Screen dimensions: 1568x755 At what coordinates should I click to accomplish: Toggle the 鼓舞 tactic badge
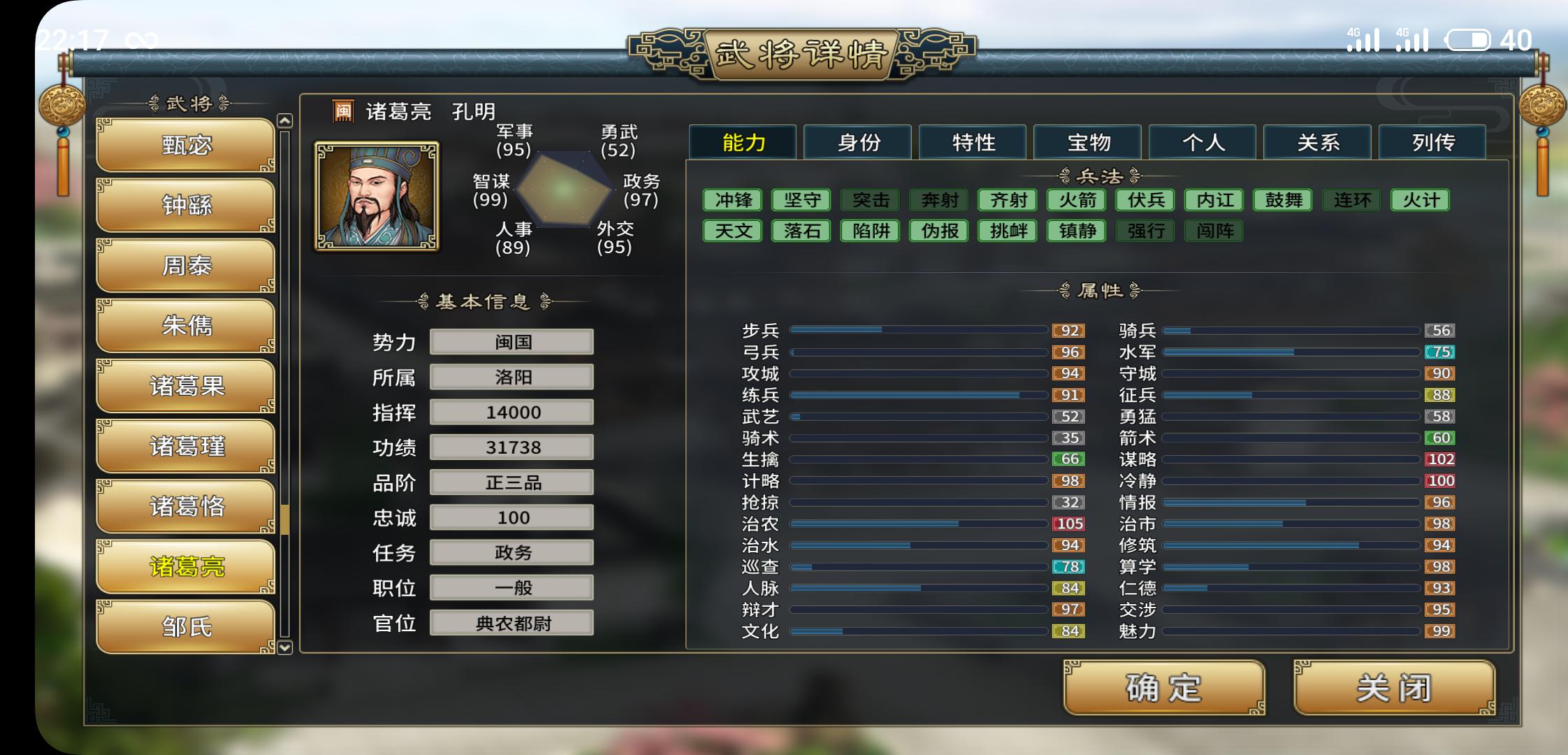pos(1284,200)
